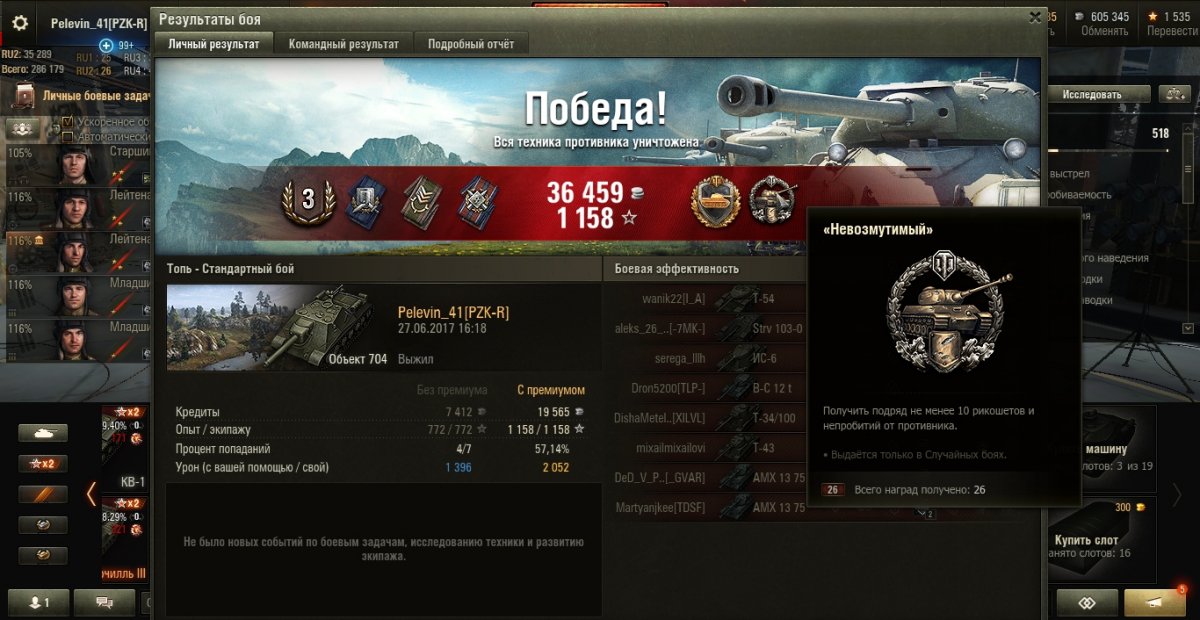Select the DishaMetel T-34/100 row
Screen dimensions: 1200x620
click(x=705, y=418)
